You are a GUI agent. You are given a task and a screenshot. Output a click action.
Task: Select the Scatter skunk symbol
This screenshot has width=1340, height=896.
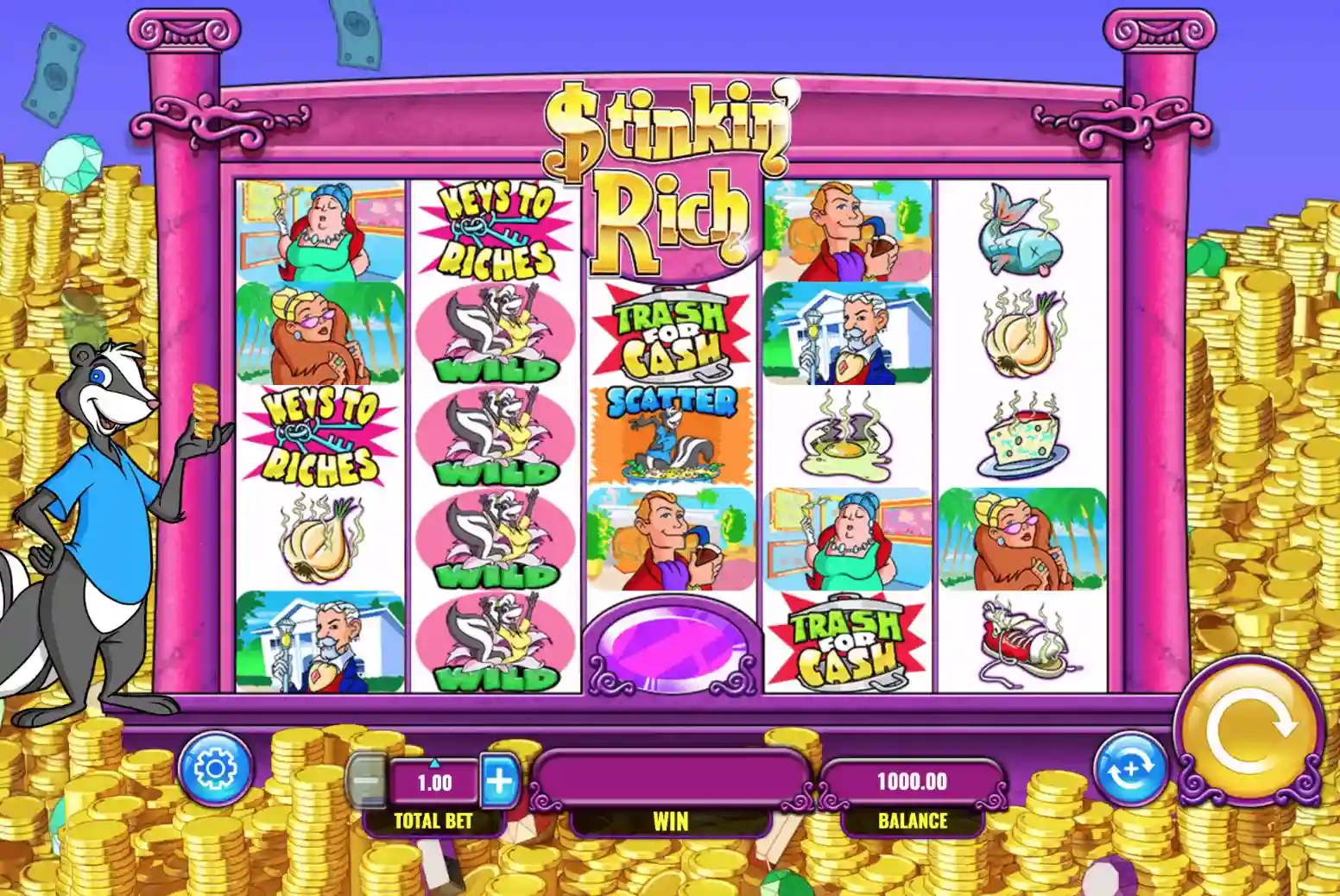tap(669, 432)
